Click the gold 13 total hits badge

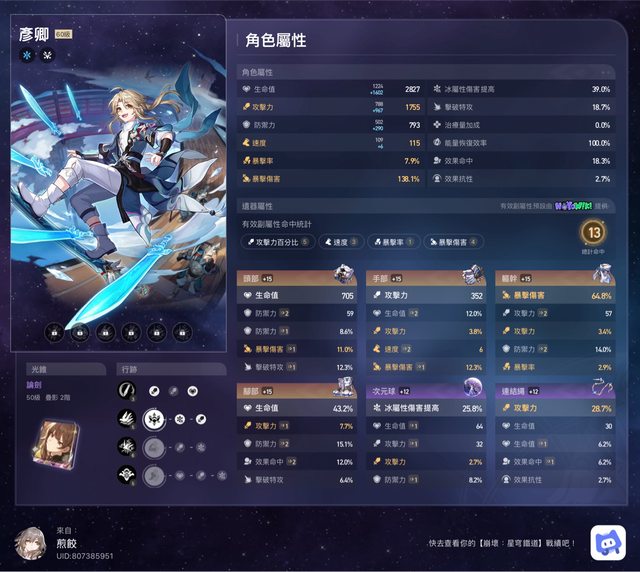coord(593,234)
